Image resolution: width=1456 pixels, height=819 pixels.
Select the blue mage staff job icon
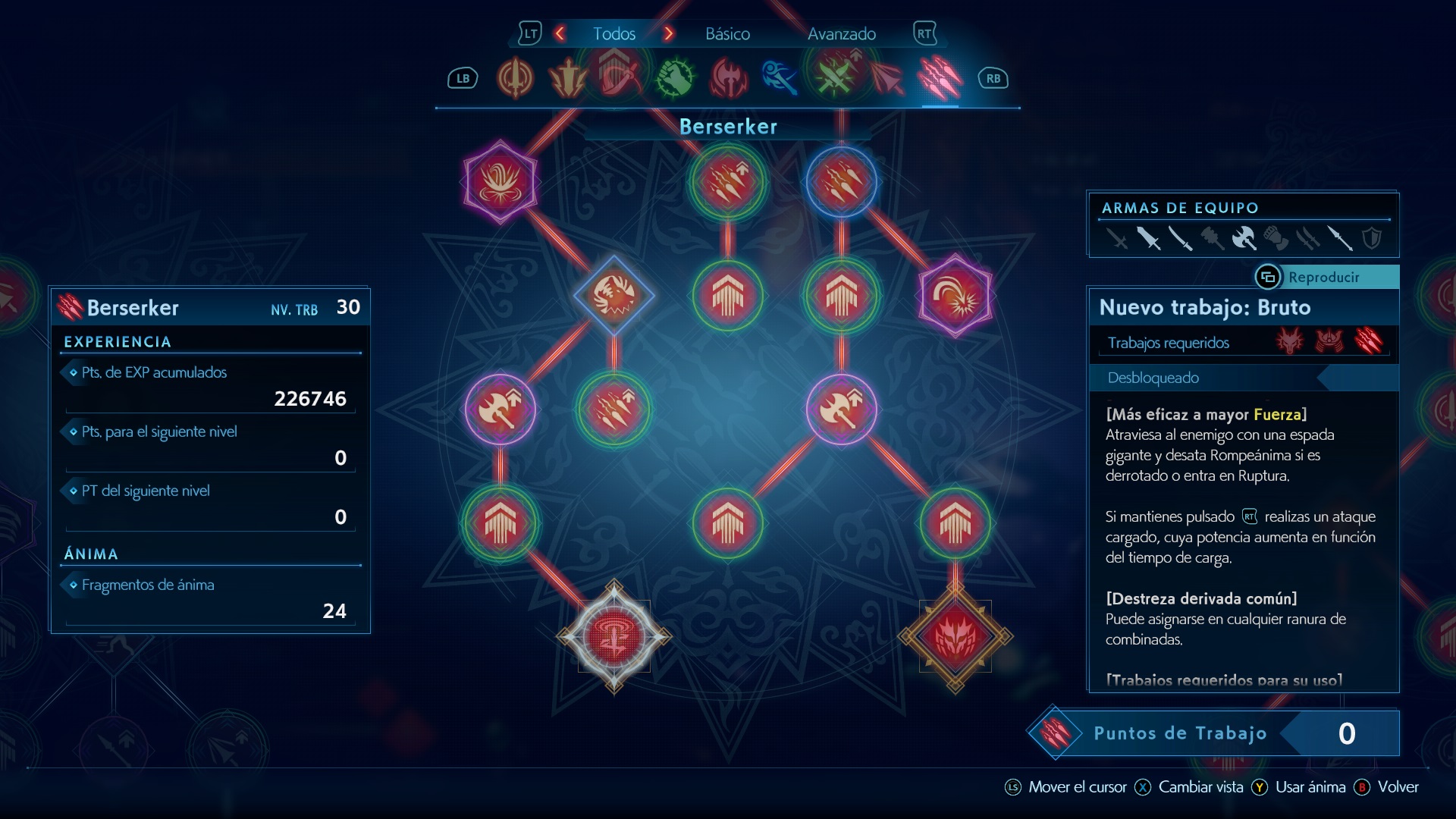point(780,78)
